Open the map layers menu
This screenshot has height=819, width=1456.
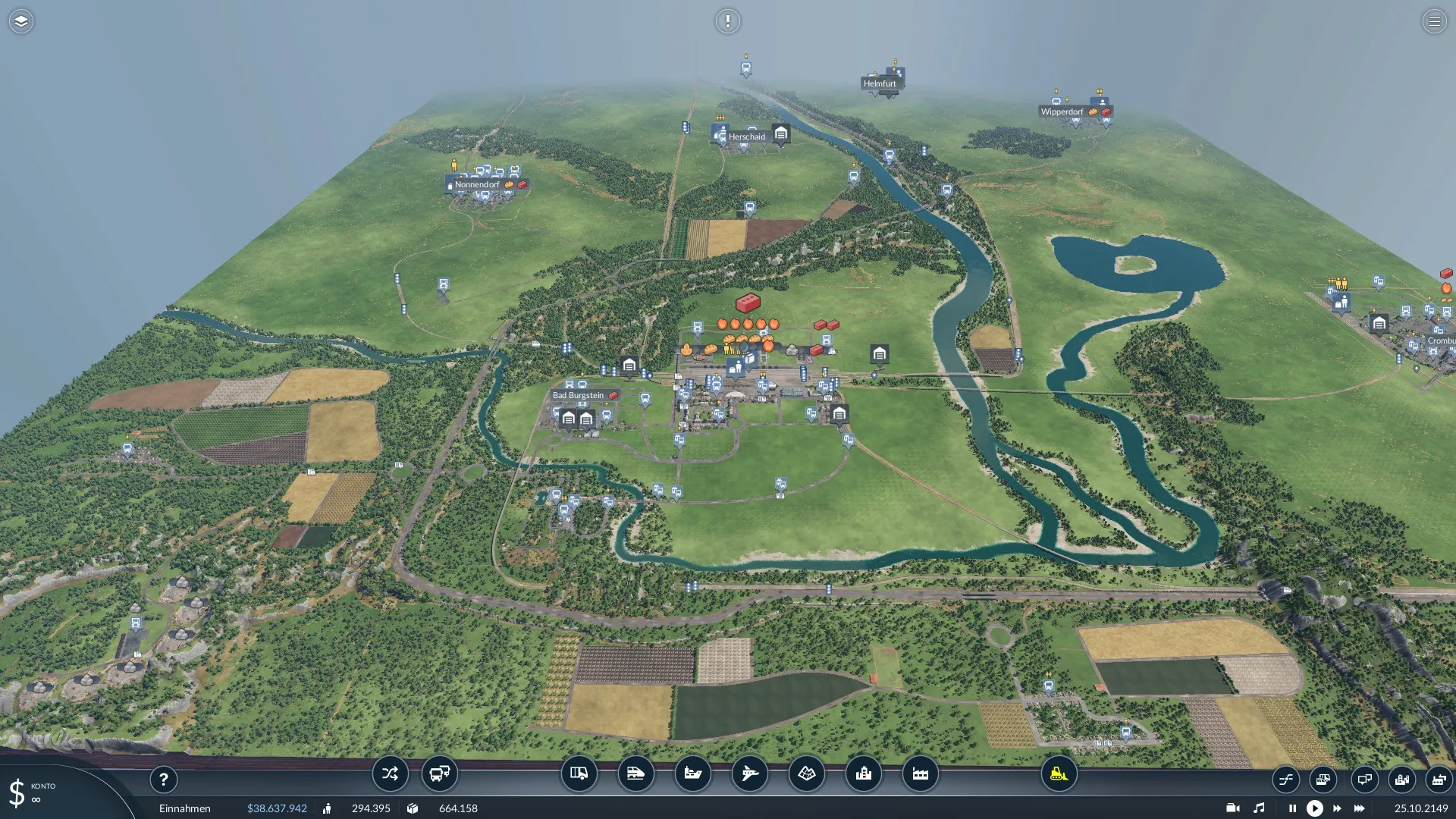point(20,21)
